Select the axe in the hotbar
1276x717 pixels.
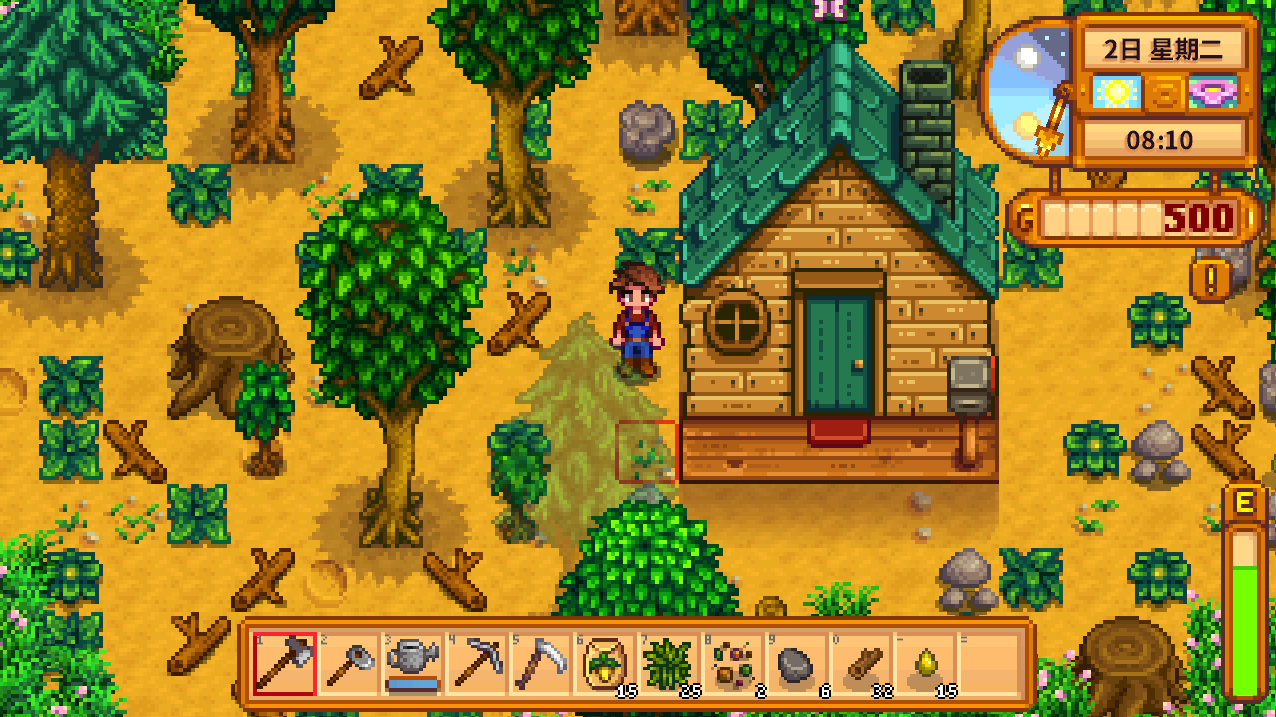[285, 663]
